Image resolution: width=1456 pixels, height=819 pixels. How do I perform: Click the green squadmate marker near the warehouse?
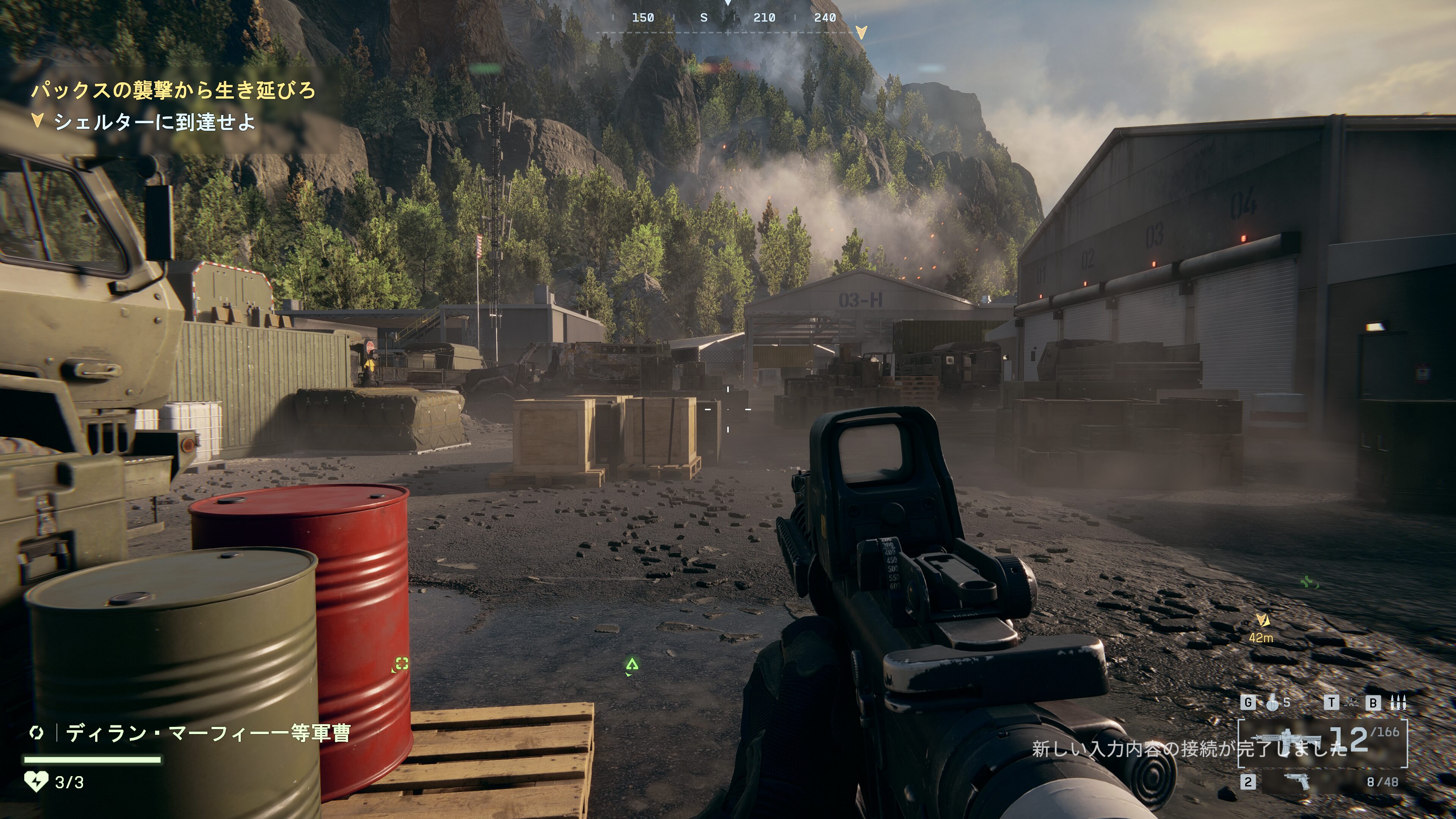[x=1307, y=582]
